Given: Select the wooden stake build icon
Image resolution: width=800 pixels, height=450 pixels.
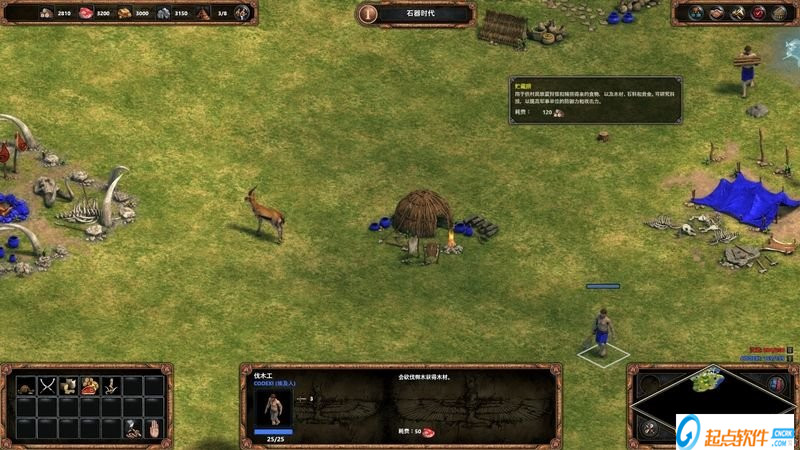Looking at the screenshot, I should point(111,385).
